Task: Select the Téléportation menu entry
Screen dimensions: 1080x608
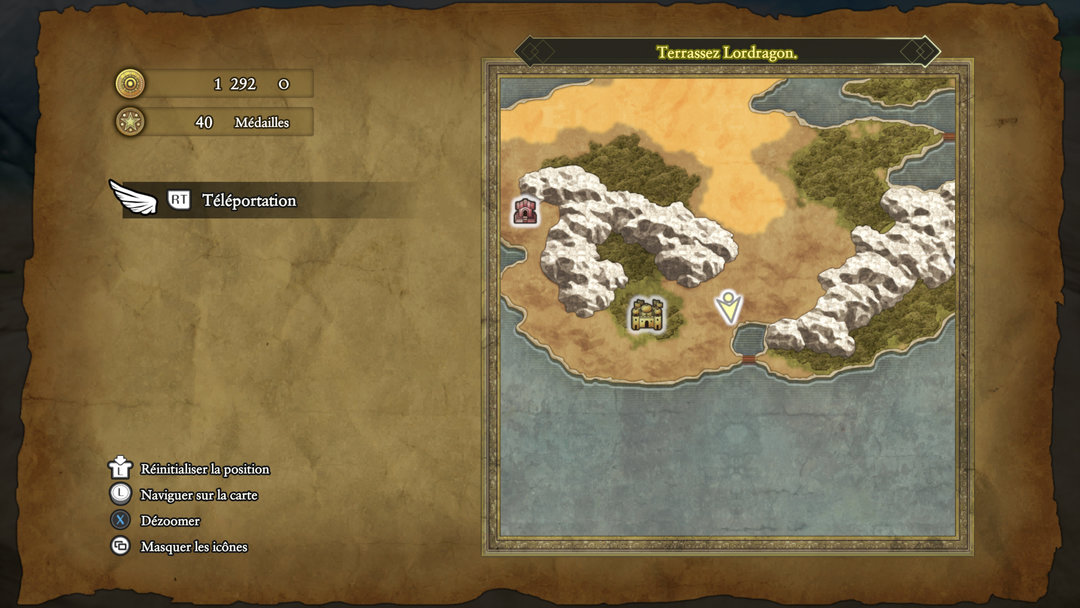Action: point(249,200)
